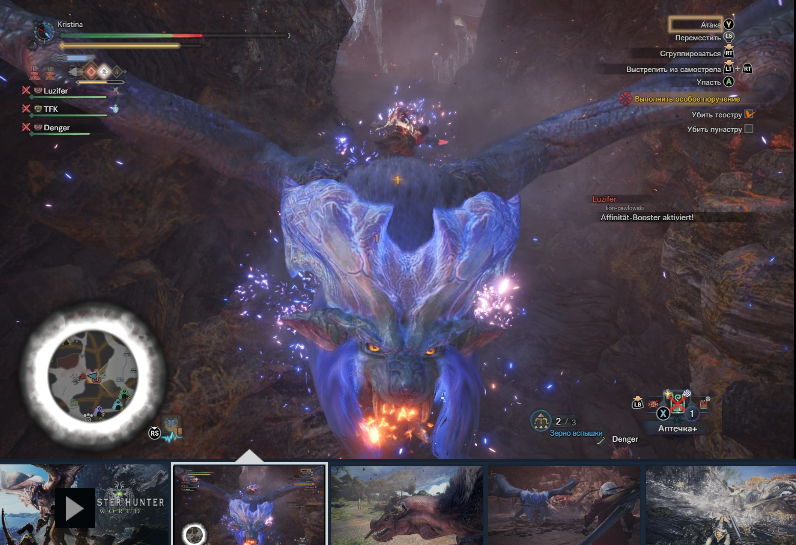Click the red diamond switch axe phial icon
Image resolution: width=796 pixels, height=545 pixels.
coord(90,71)
